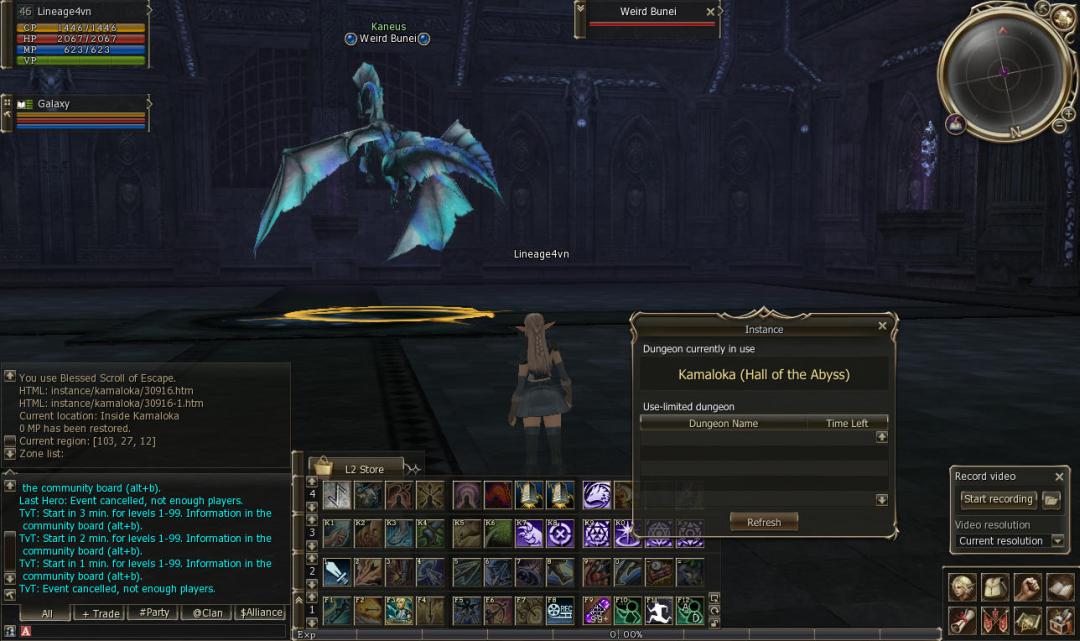The width and height of the screenshot is (1080, 641).
Task: Start recording video
Action: tap(997, 499)
